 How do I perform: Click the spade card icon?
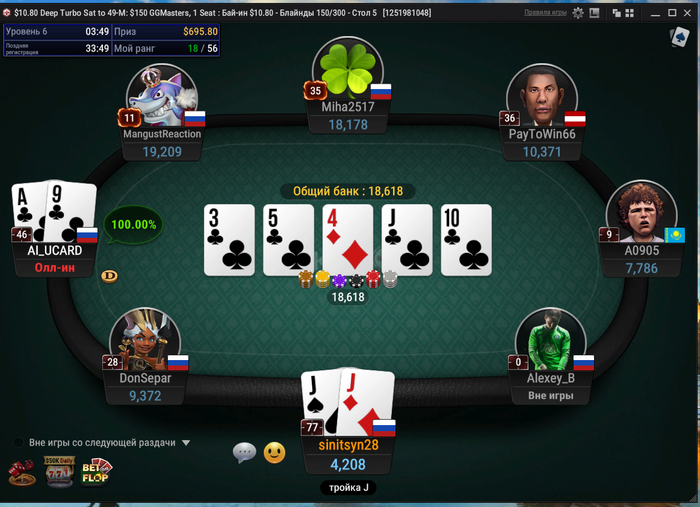(x=679, y=37)
